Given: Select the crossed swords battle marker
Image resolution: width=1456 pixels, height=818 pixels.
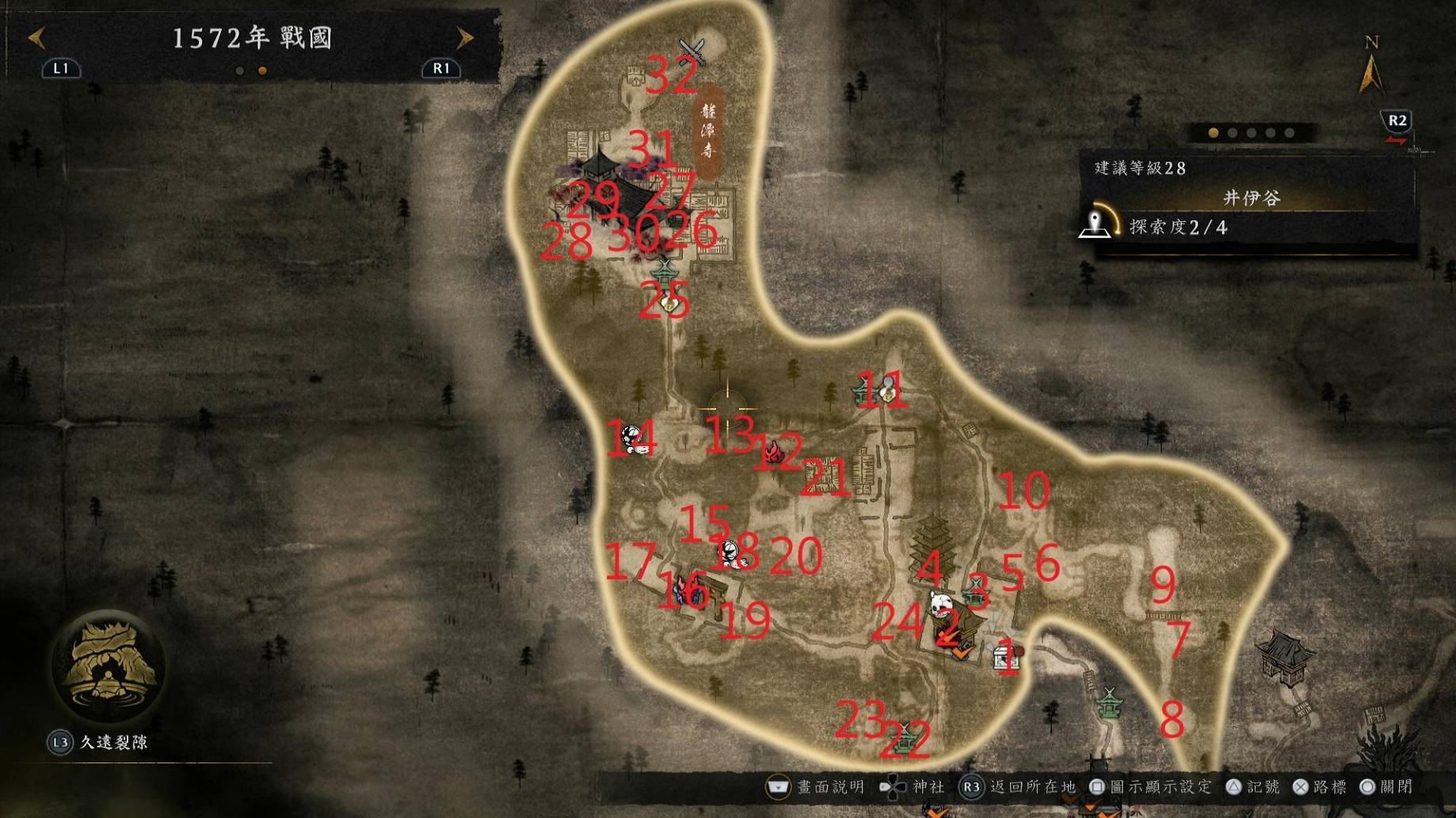Looking at the screenshot, I should click(692, 50).
